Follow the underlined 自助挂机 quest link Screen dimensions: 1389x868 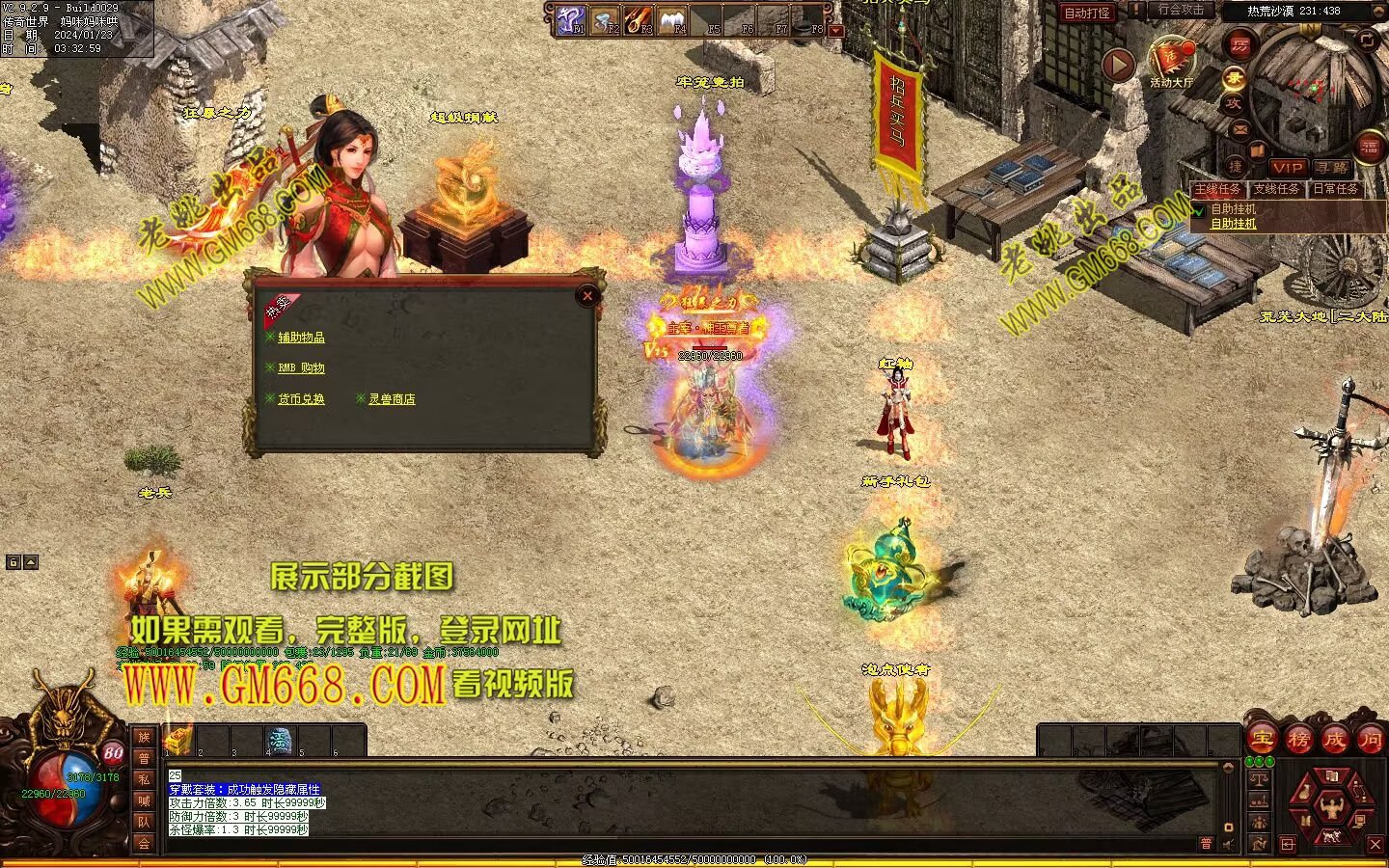click(x=1234, y=224)
